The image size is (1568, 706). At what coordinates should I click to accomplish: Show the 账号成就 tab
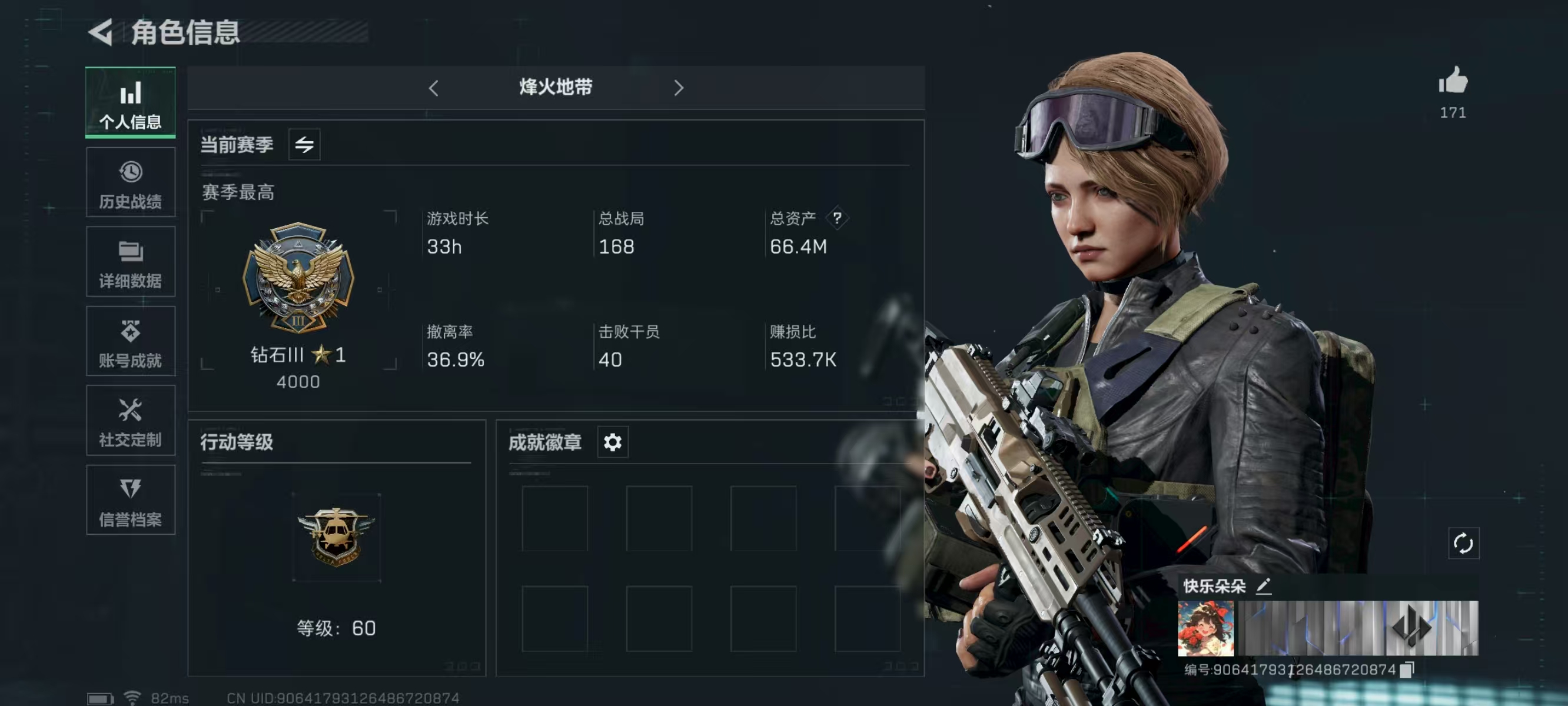(x=130, y=341)
